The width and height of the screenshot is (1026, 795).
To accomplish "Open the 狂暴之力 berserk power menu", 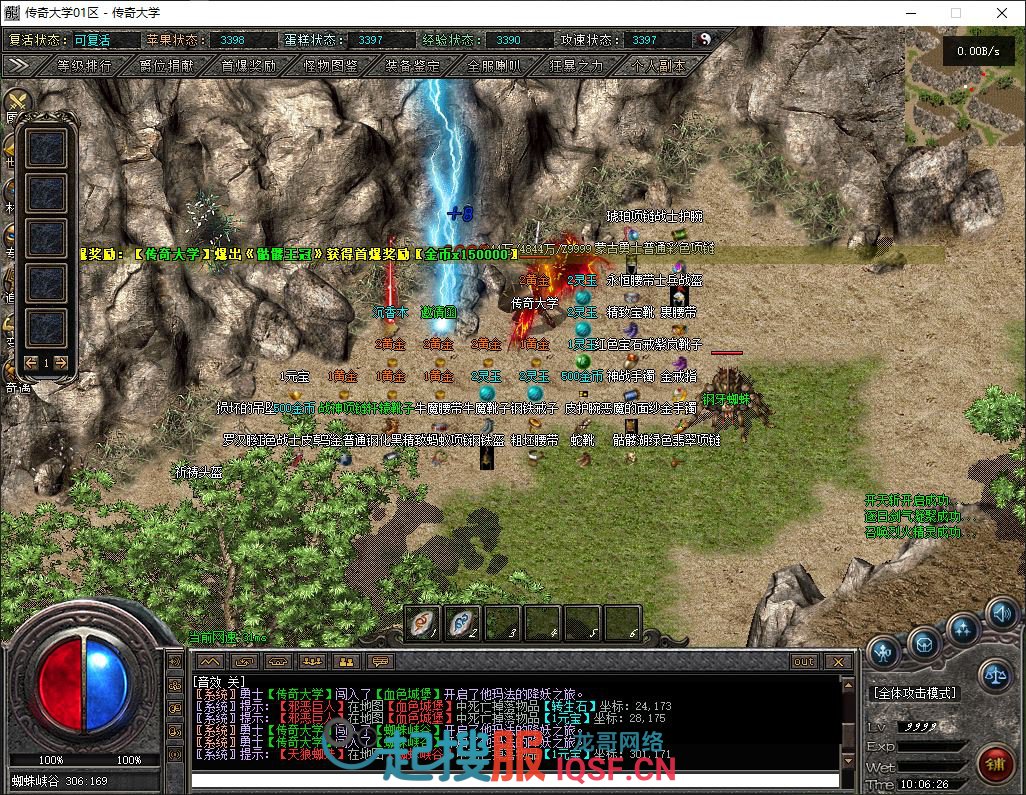I will [x=577, y=65].
